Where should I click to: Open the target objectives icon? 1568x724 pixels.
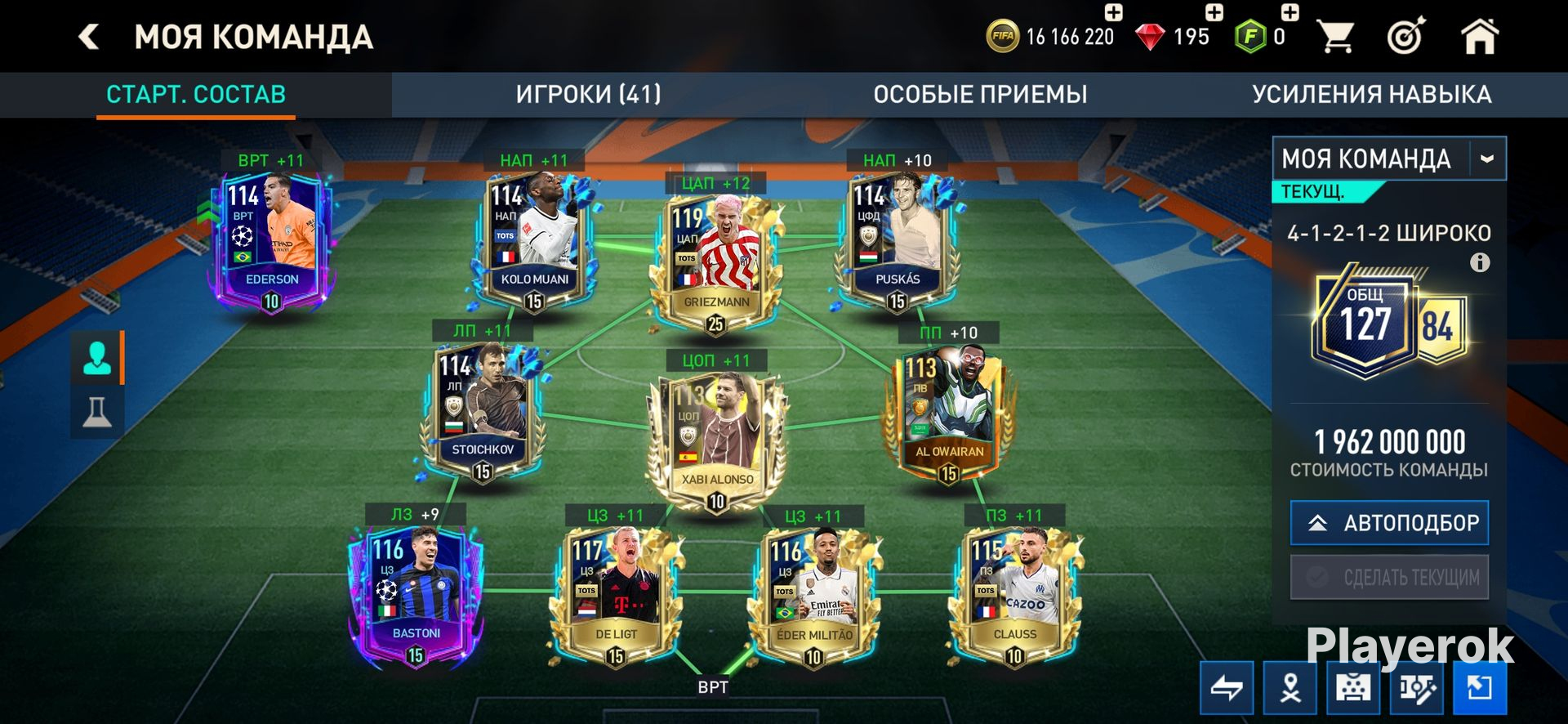click(1406, 37)
